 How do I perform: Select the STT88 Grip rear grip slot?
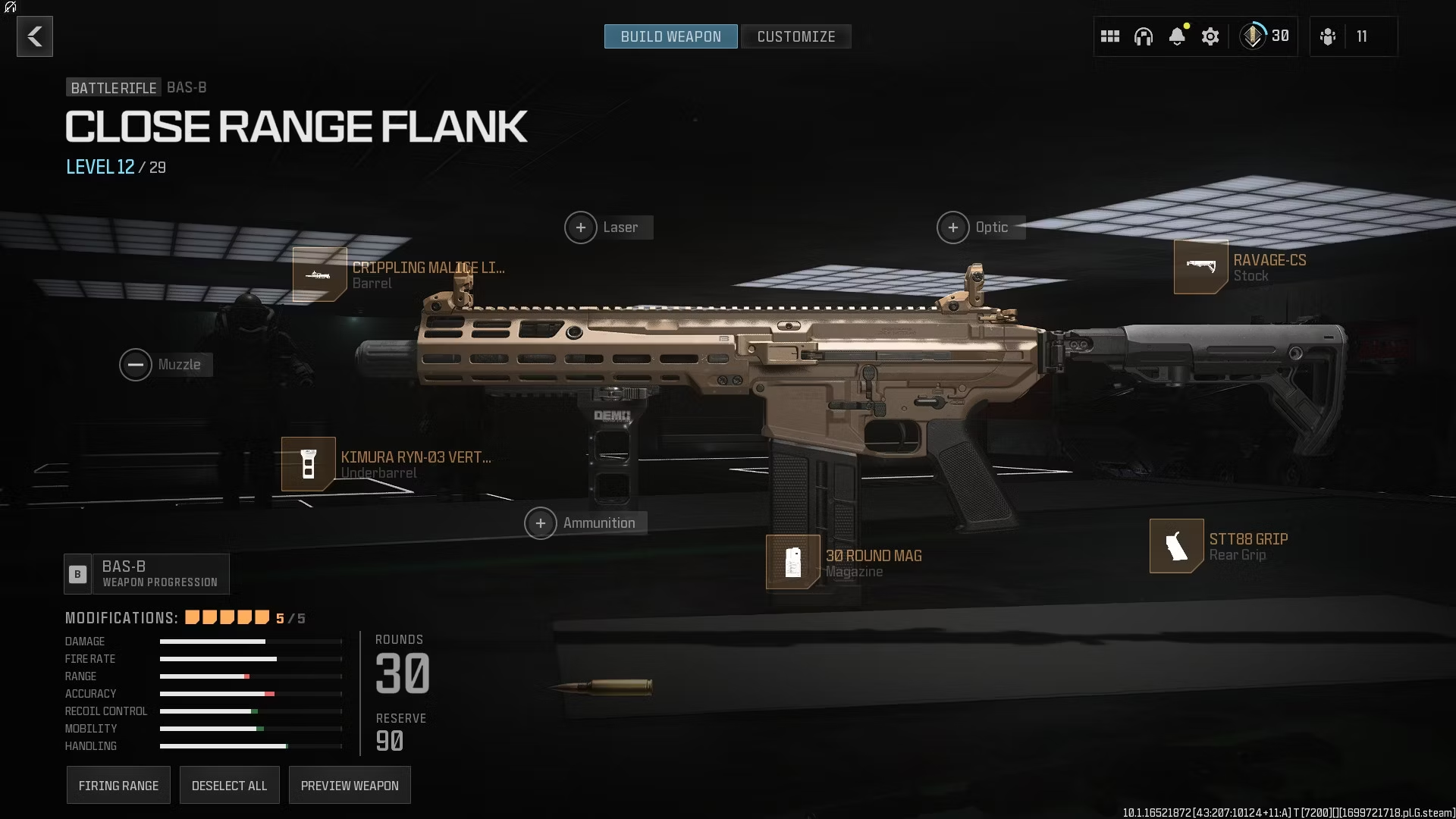(x=1176, y=546)
